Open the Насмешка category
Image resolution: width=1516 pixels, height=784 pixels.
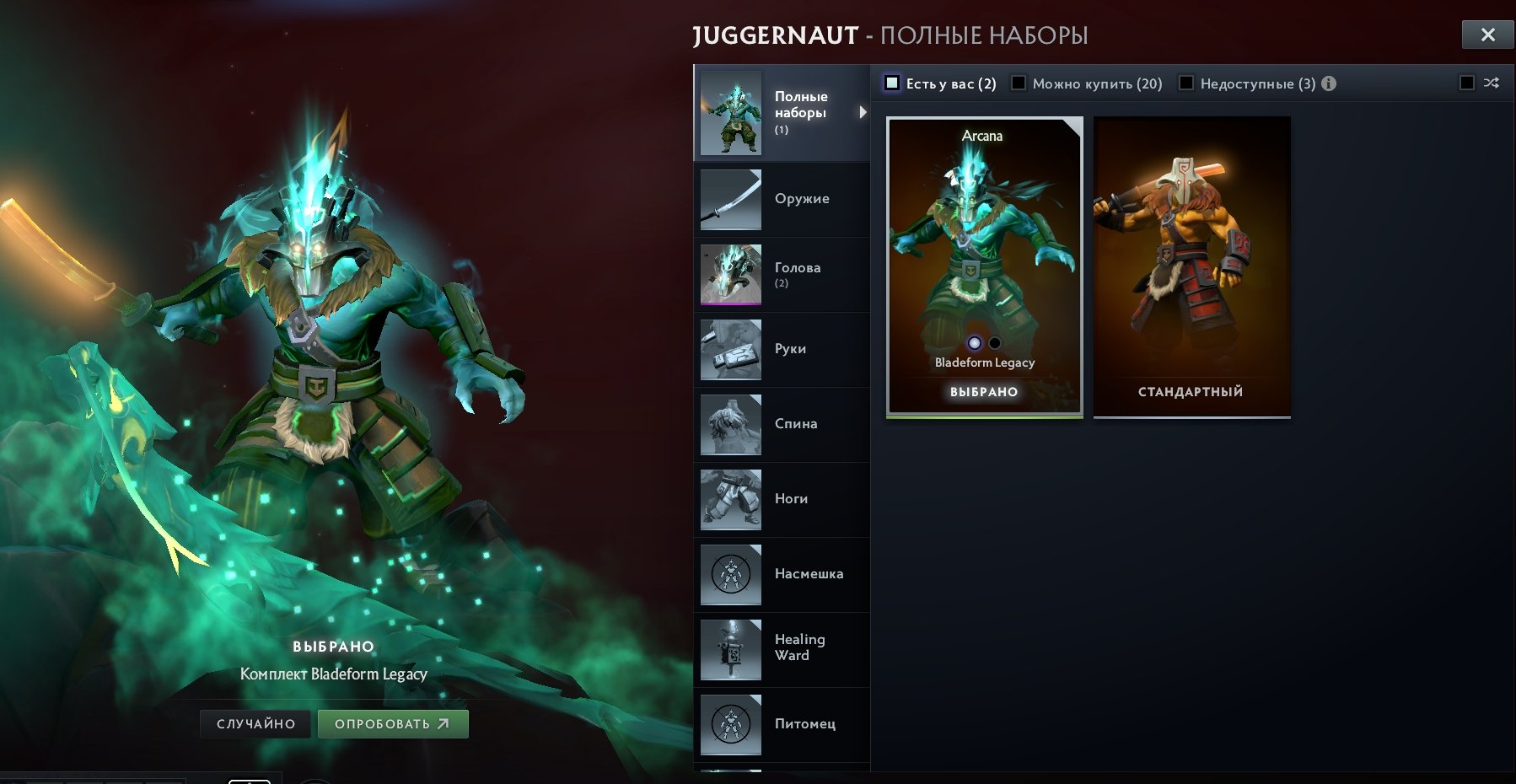(x=782, y=575)
